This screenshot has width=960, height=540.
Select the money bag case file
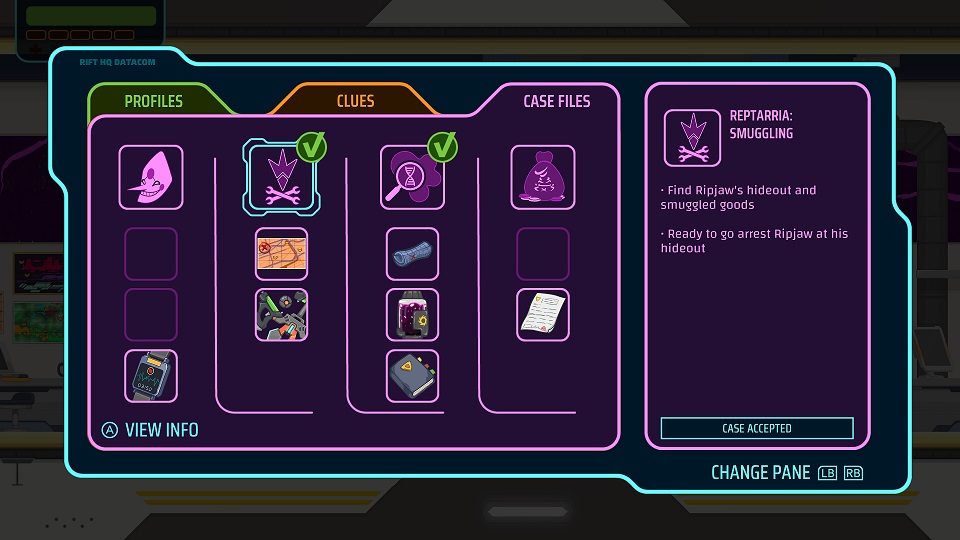point(543,177)
